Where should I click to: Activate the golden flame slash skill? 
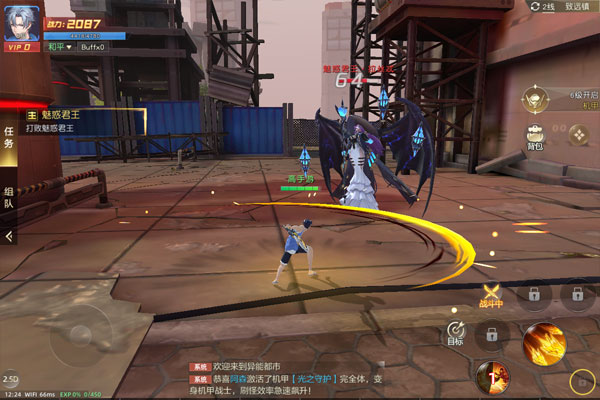click(x=543, y=343)
